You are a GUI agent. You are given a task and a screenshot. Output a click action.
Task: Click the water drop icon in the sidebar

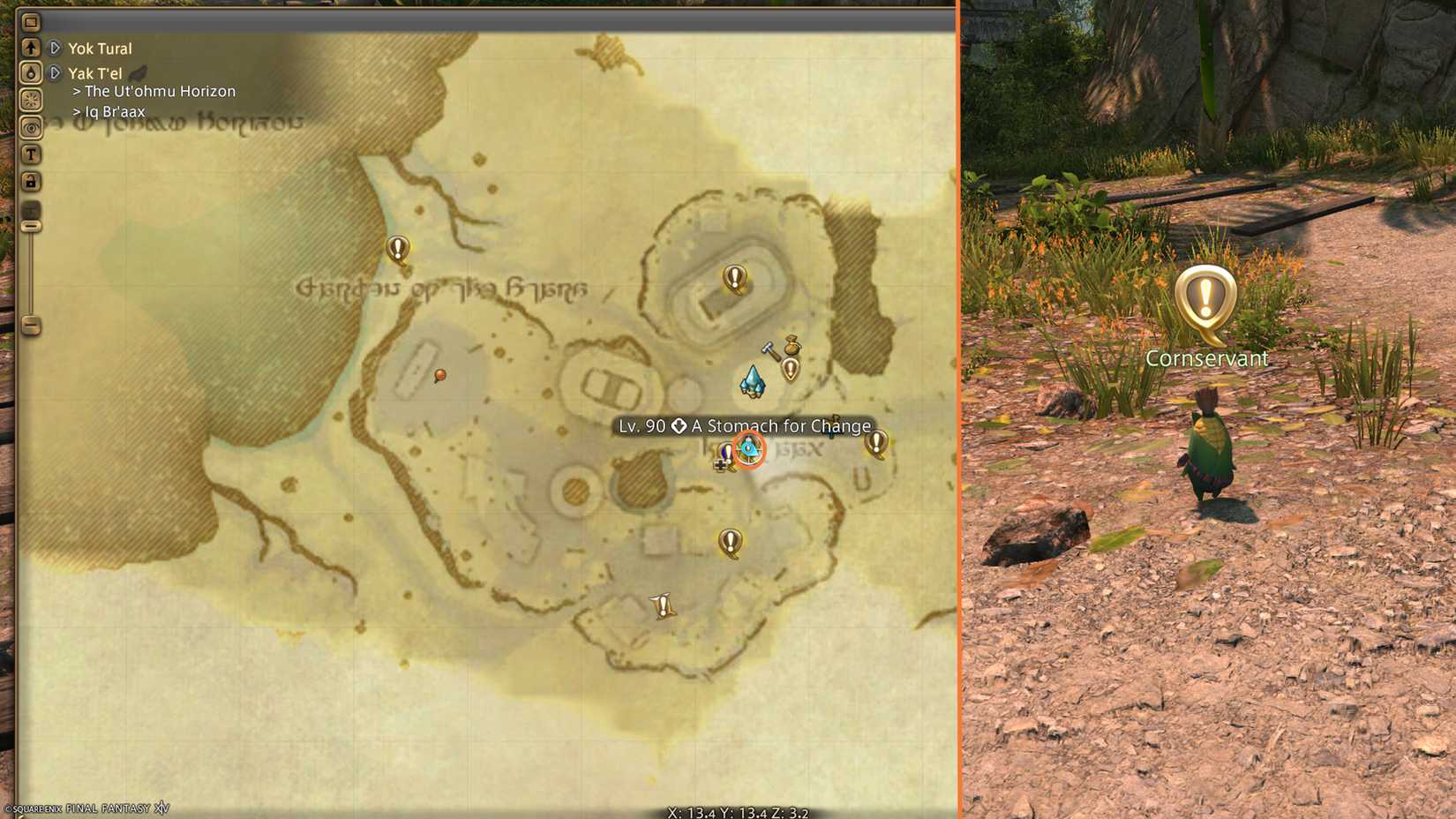click(x=31, y=71)
